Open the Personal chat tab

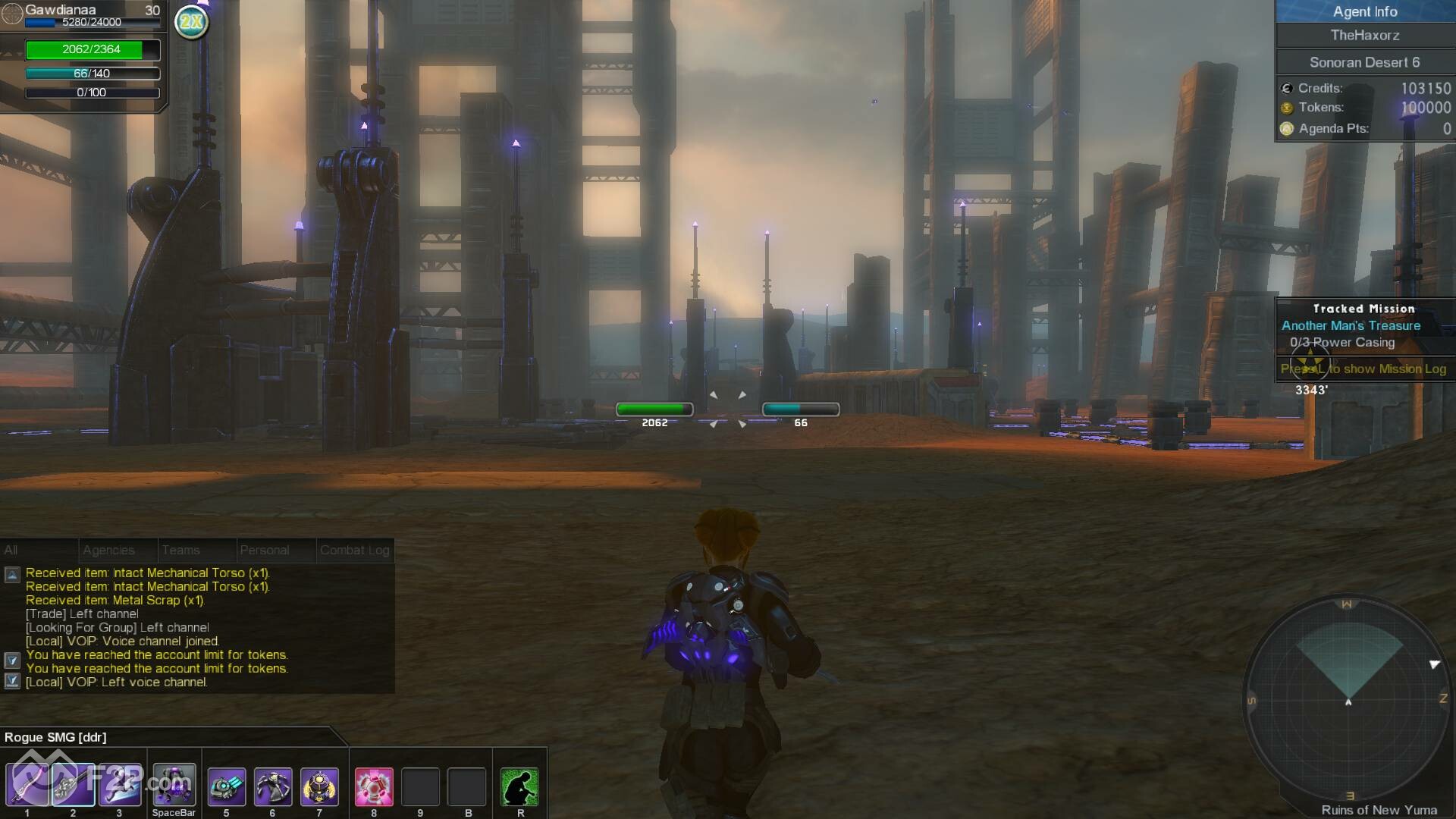tap(264, 550)
